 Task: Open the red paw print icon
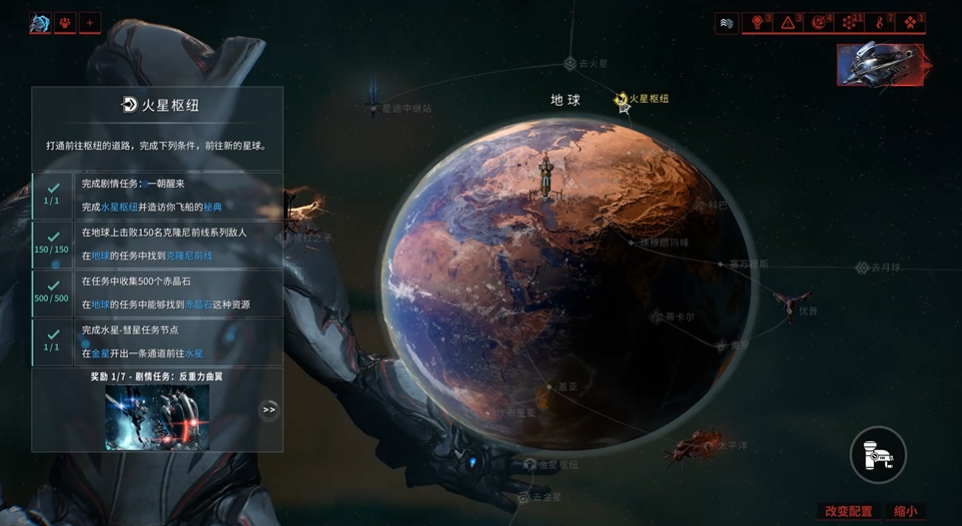(65, 23)
